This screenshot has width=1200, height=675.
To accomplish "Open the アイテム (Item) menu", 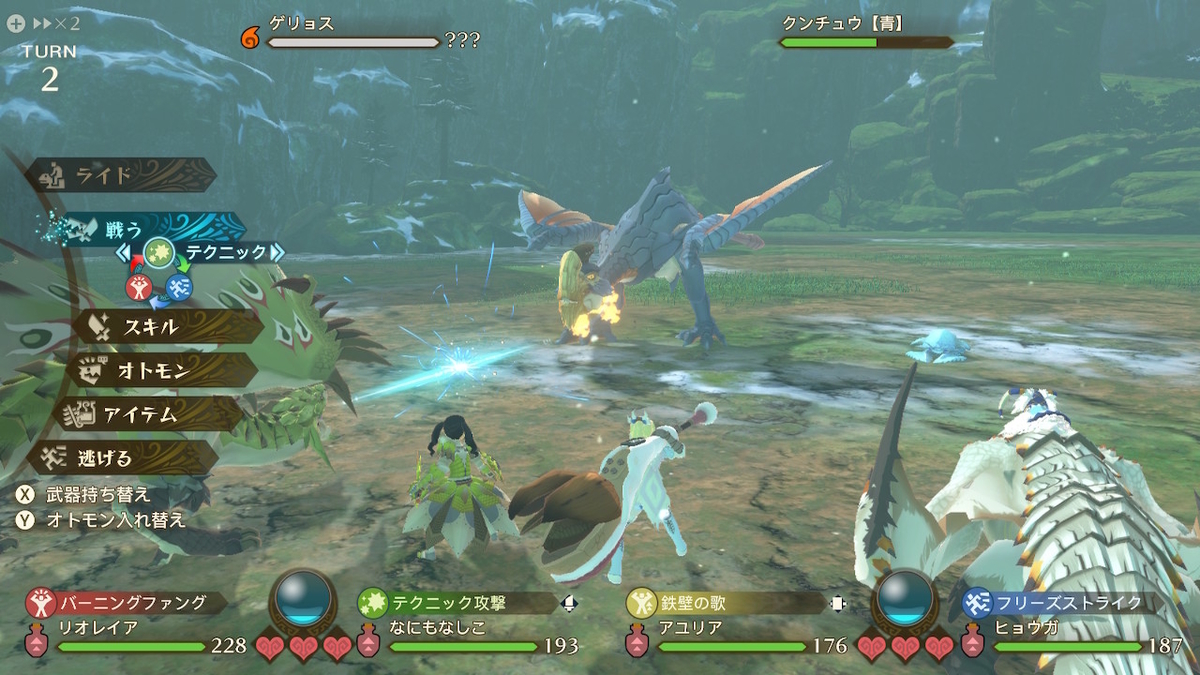I will click(150, 413).
